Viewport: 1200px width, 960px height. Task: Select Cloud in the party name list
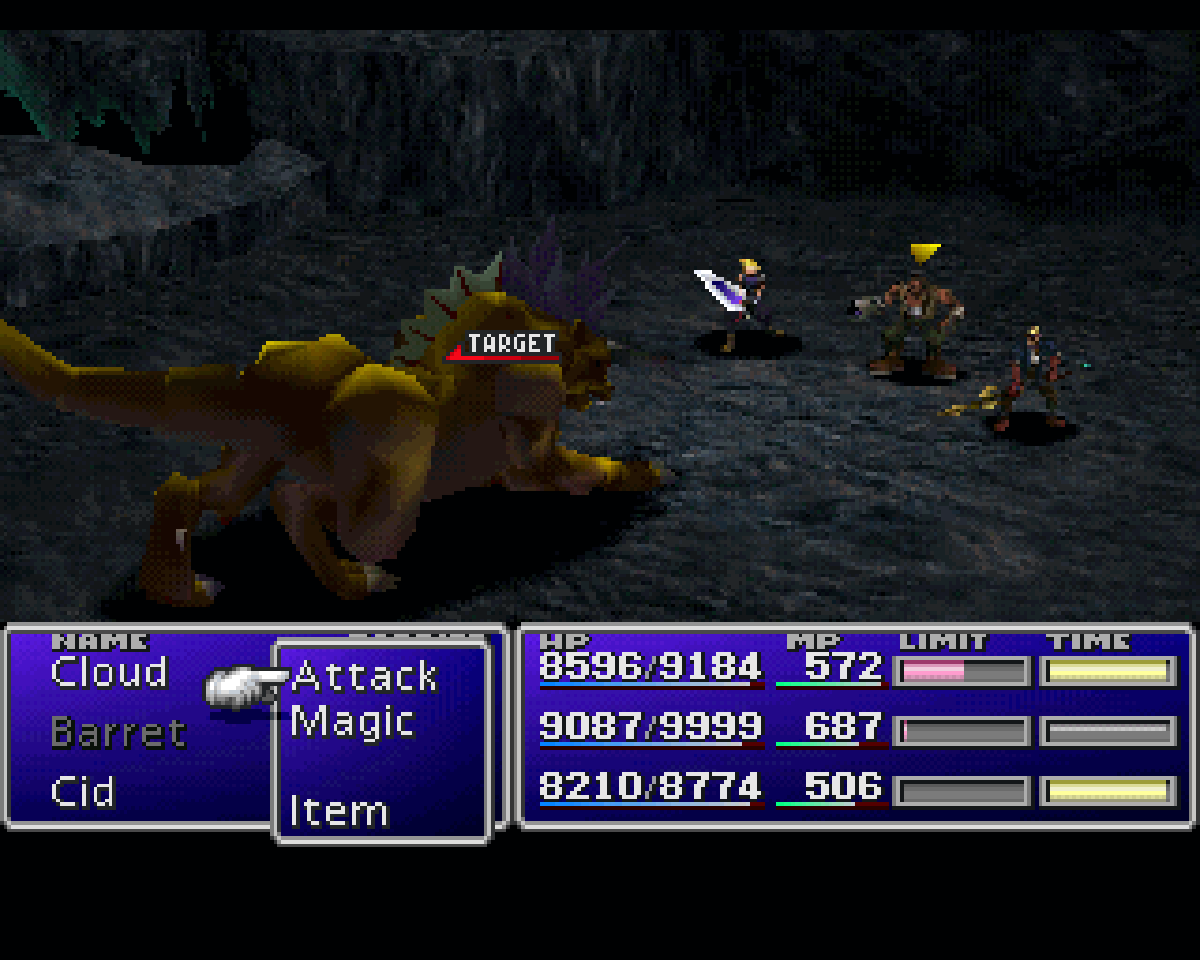click(x=109, y=673)
